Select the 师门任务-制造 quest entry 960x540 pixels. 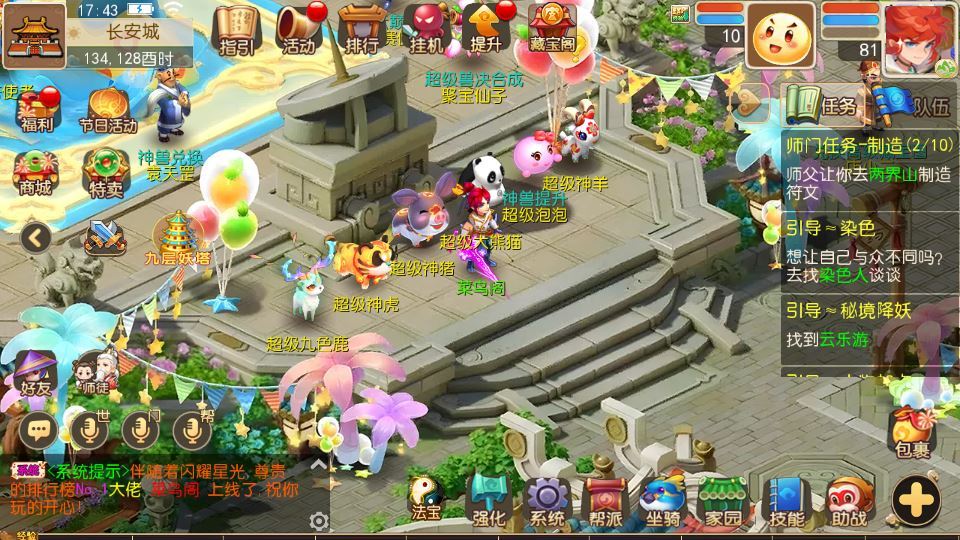[x=868, y=145]
